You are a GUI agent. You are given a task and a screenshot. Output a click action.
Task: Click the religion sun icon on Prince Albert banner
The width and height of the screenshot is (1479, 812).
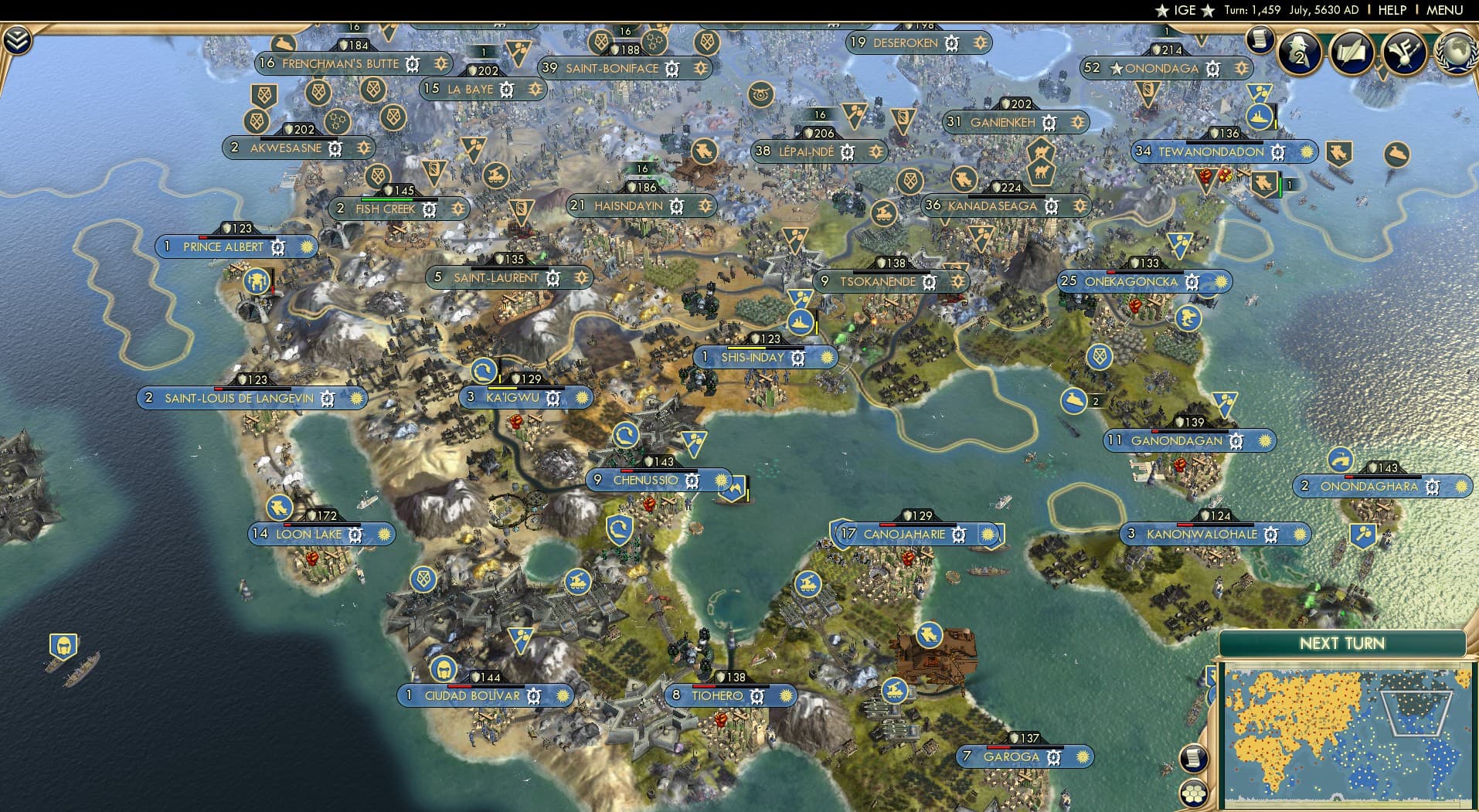tap(305, 248)
